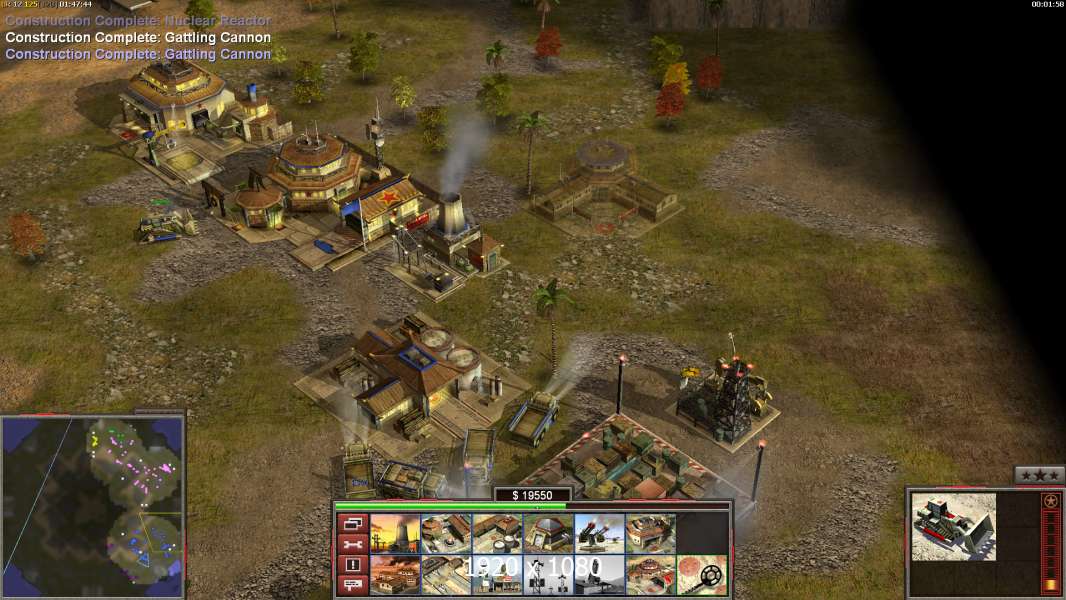Viewport: 1066px width, 600px height.
Task: Select the Nuclear Reactor build icon
Action: pos(394,533)
